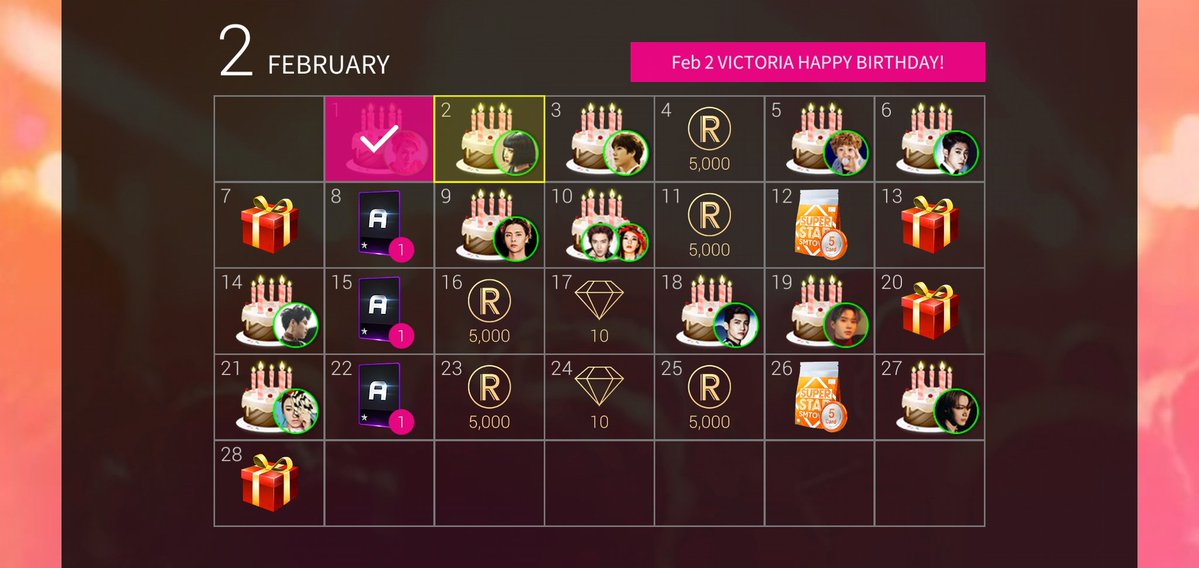Claim the February 2 birthday cake

coord(489,140)
